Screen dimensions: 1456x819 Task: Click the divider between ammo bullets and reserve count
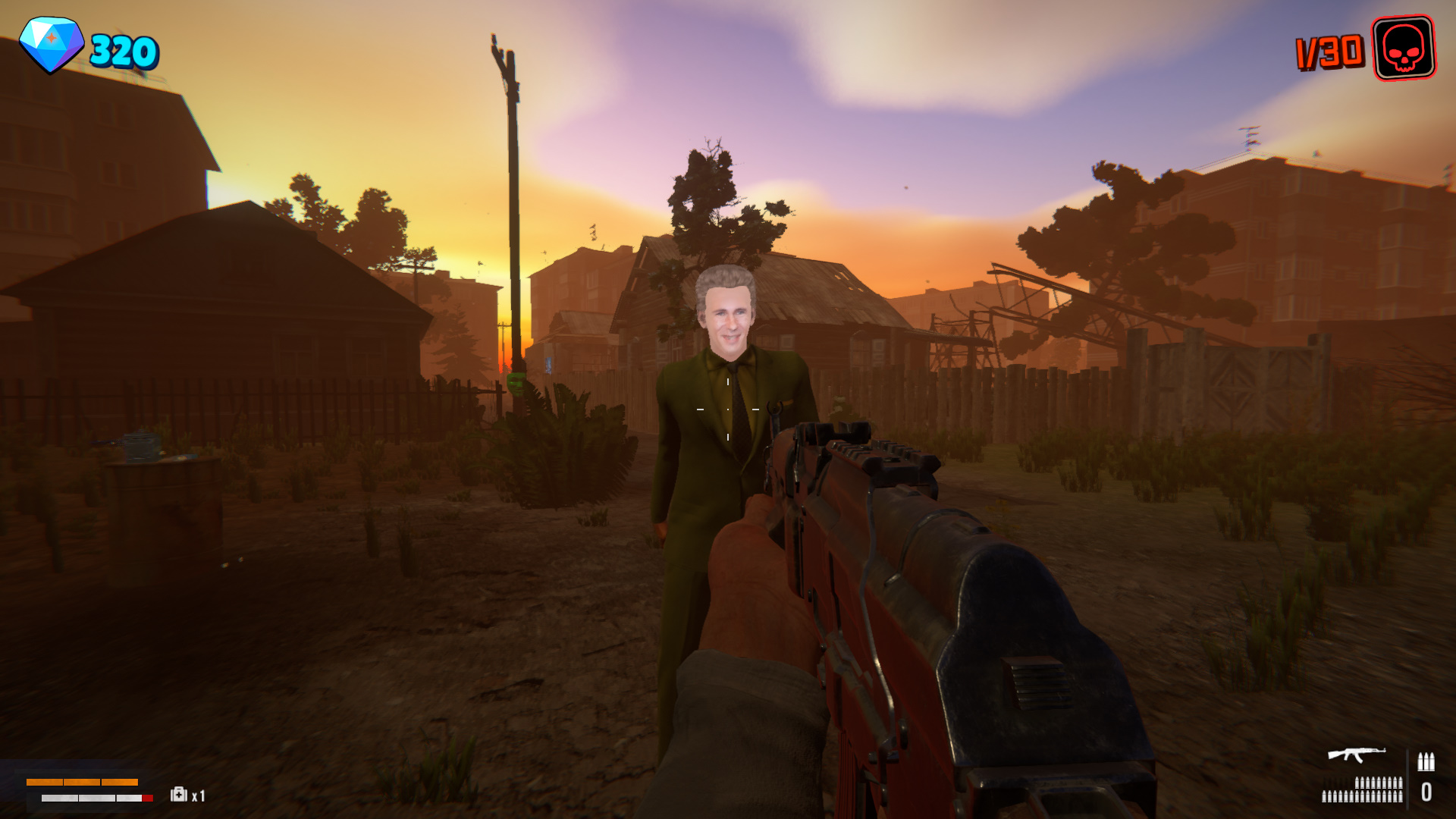click(1407, 778)
